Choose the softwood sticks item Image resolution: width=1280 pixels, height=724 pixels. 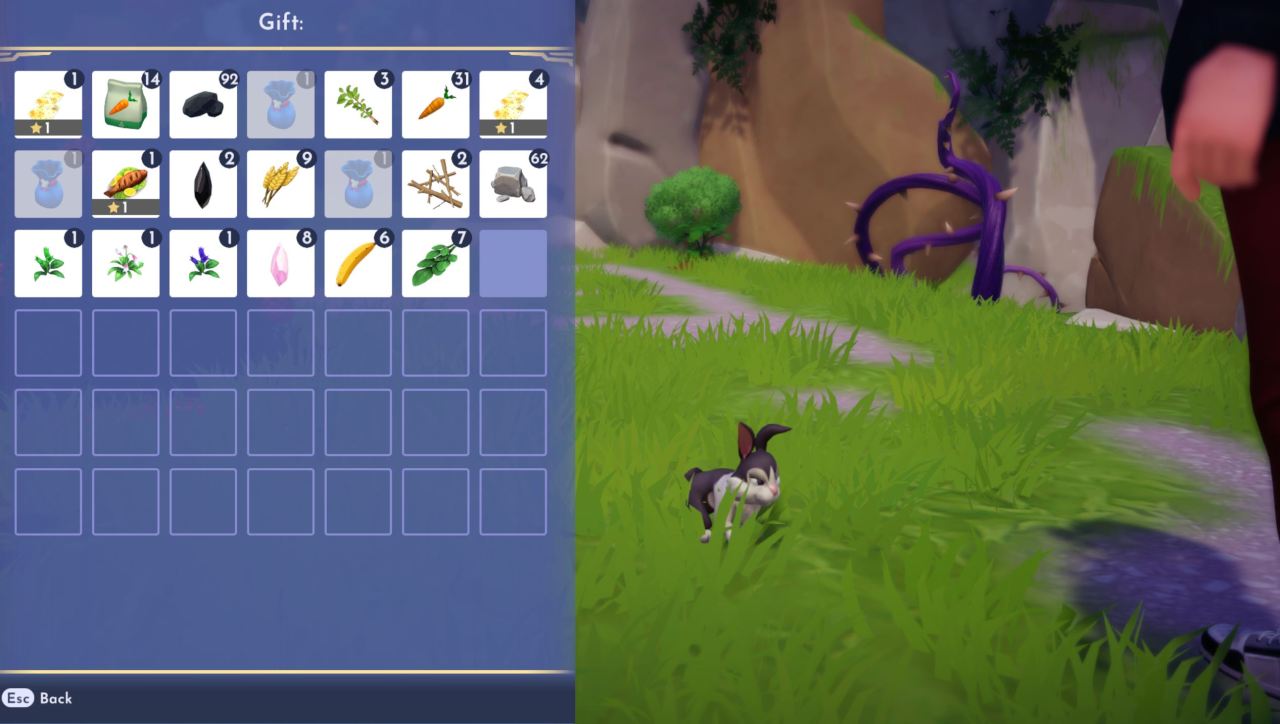[x=437, y=182]
